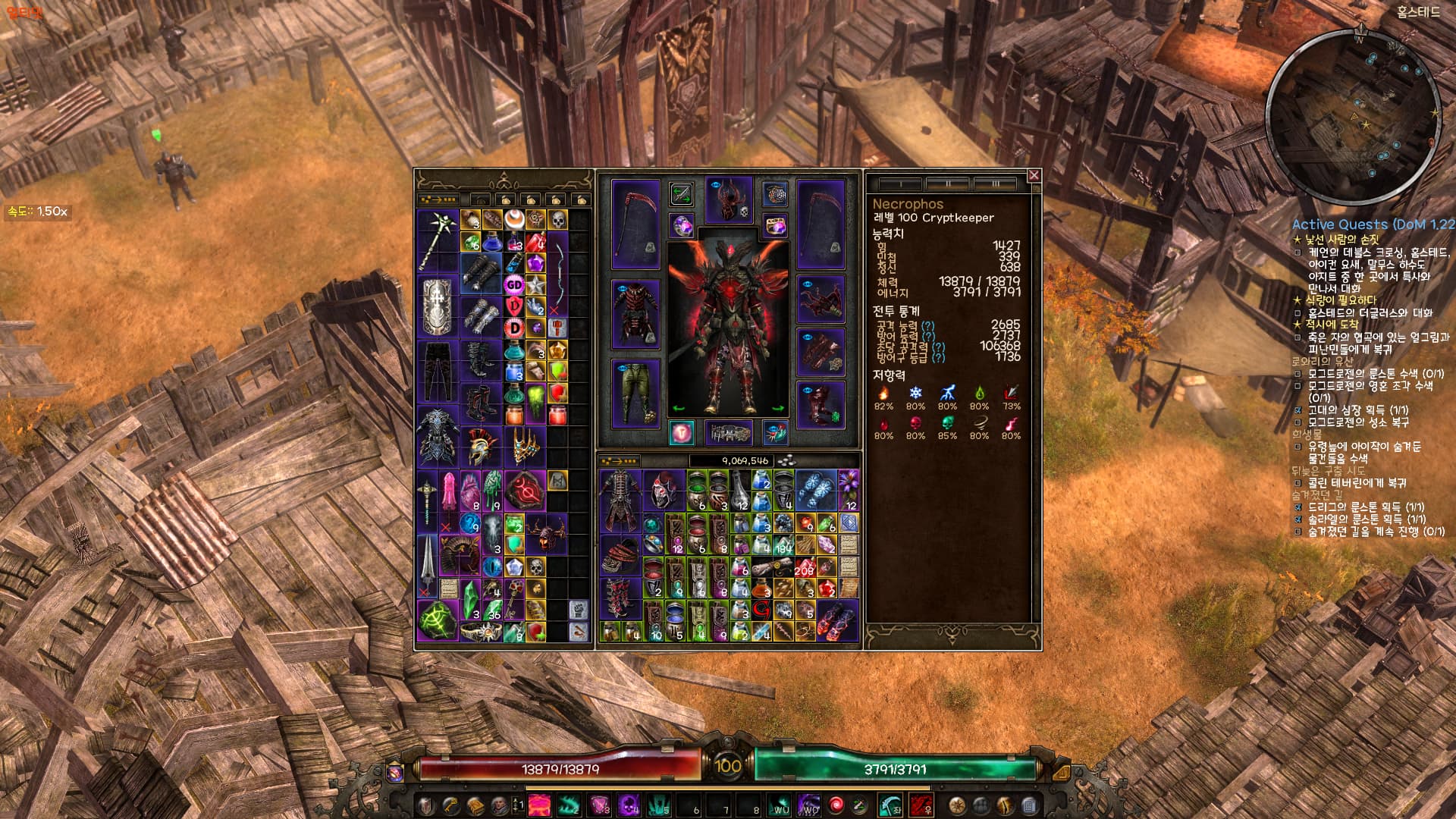Select the equipped belt slot
Viewport: 1456px width, 819px height.
tap(729, 433)
